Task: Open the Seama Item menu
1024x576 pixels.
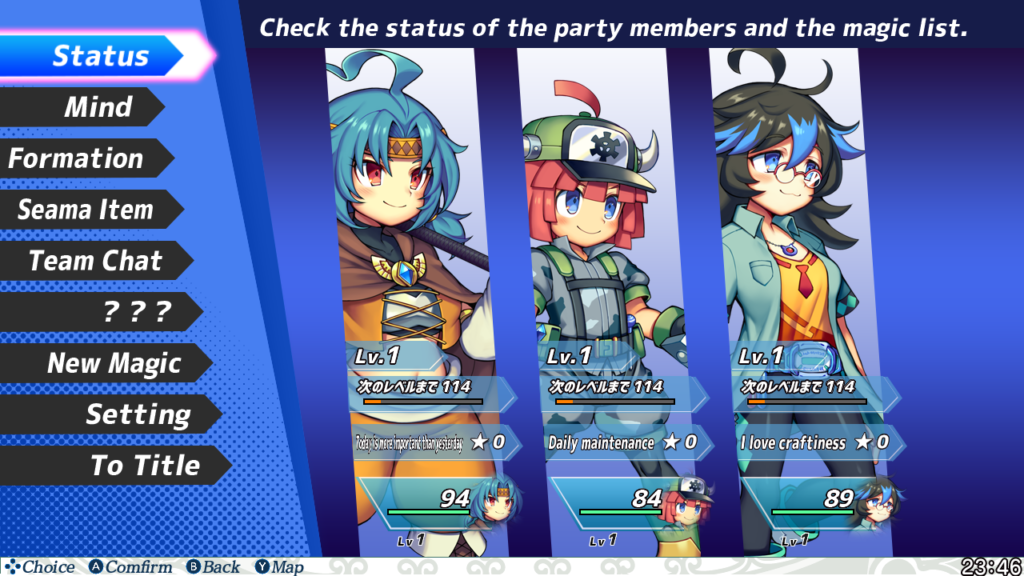Action: 85,210
